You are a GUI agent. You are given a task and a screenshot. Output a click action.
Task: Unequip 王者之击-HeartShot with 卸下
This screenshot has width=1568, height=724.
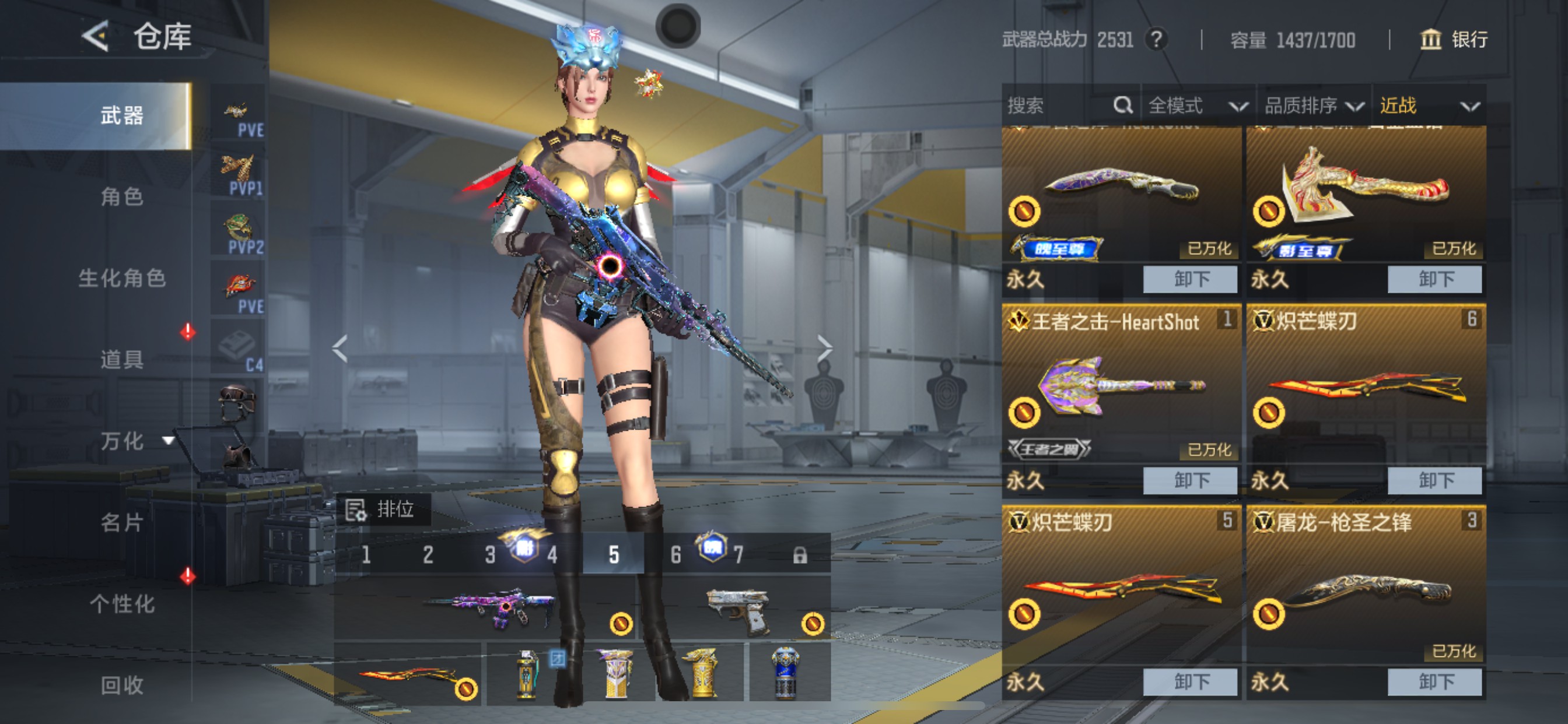[x=1190, y=480]
